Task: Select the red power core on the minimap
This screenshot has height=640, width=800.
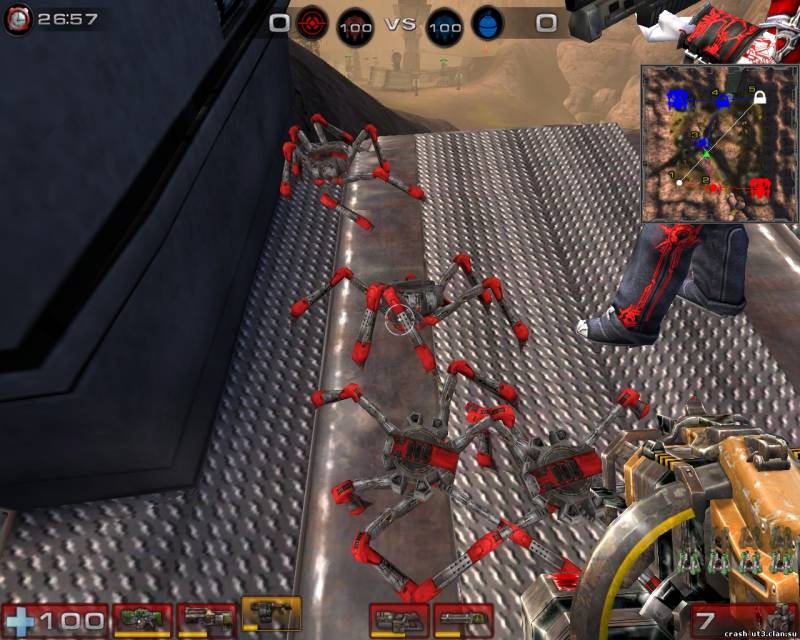Action: [x=760, y=187]
